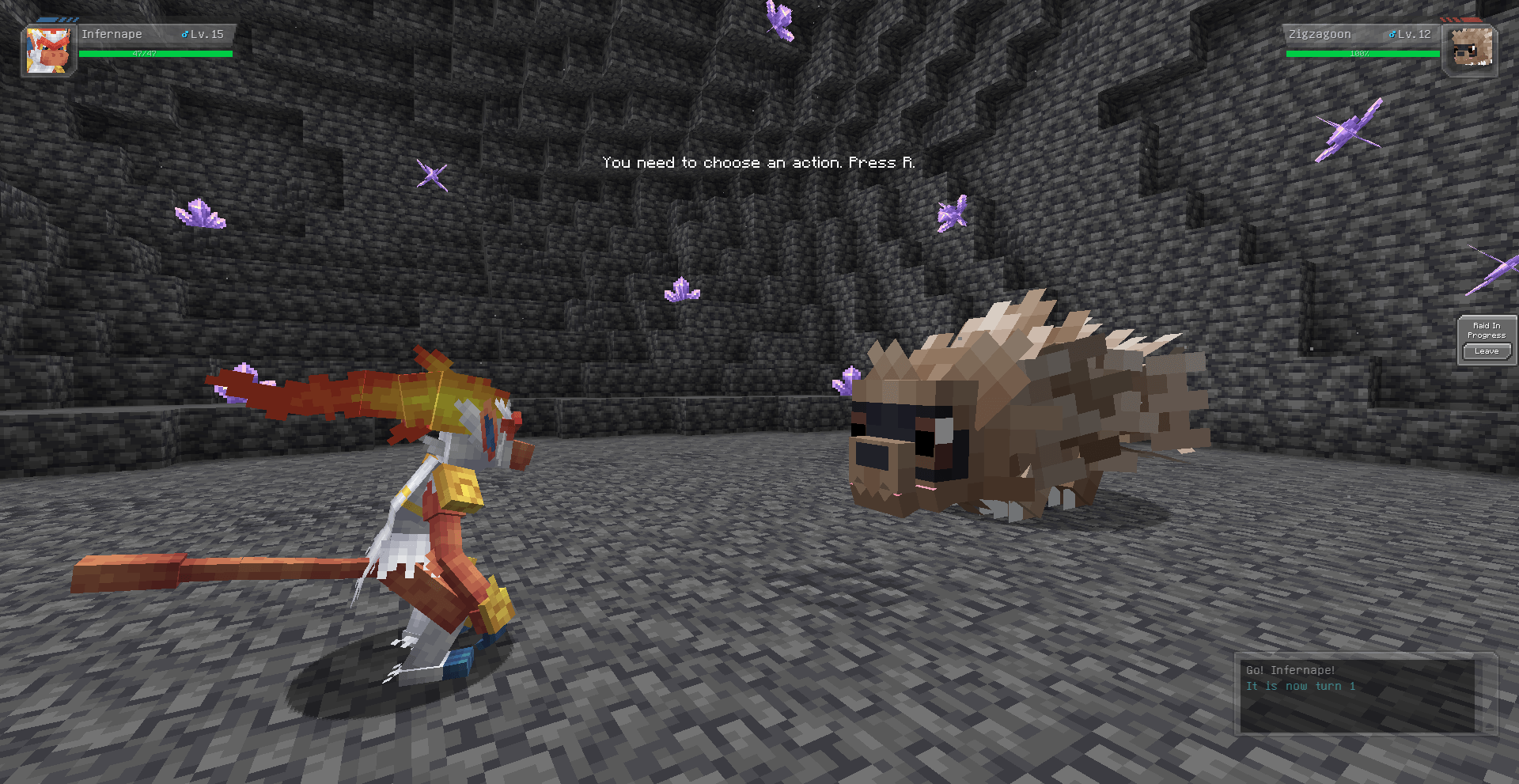Leave the raid in progress

1486,351
